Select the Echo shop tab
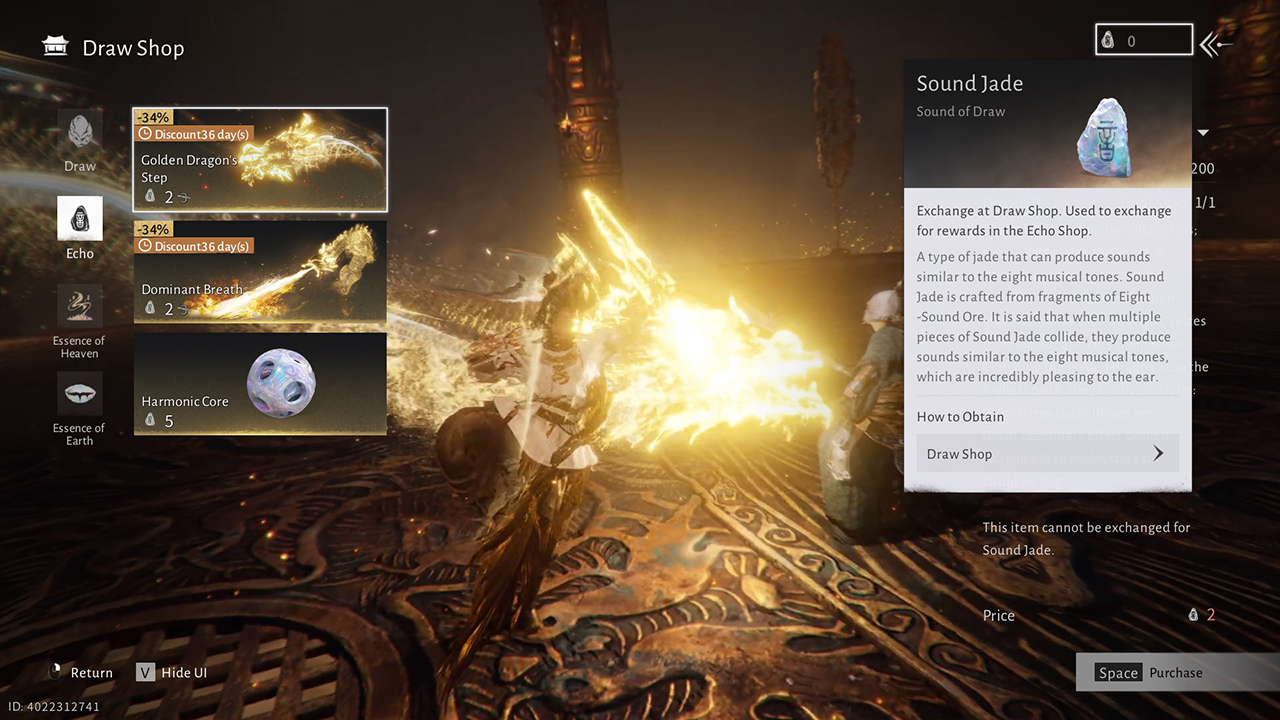The width and height of the screenshot is (1280, 720). click(x=80, y=227)
